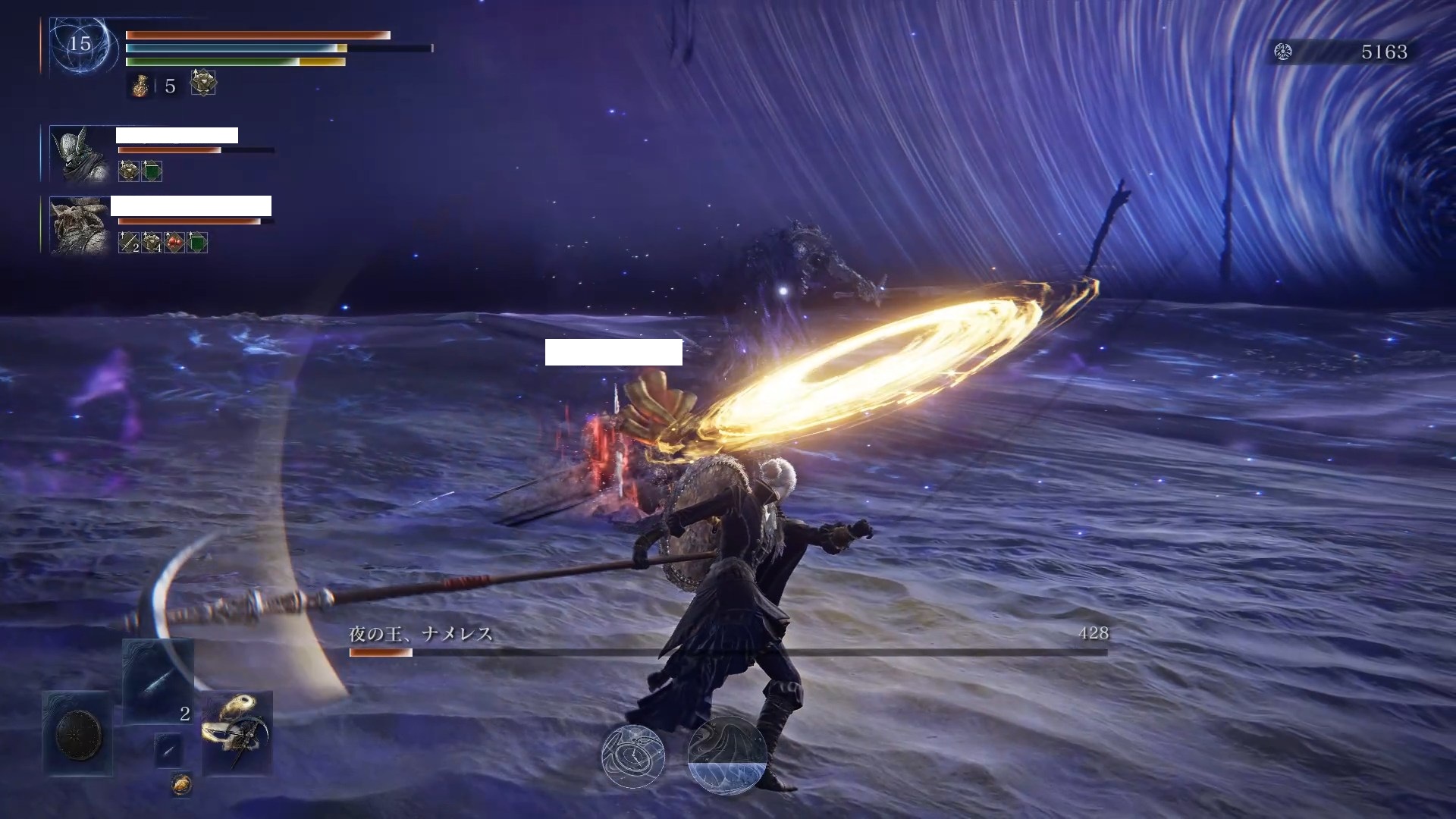1456x819 pixels.
Task: Select the winged-helmet teammate portrait
Action: point(79,154)
